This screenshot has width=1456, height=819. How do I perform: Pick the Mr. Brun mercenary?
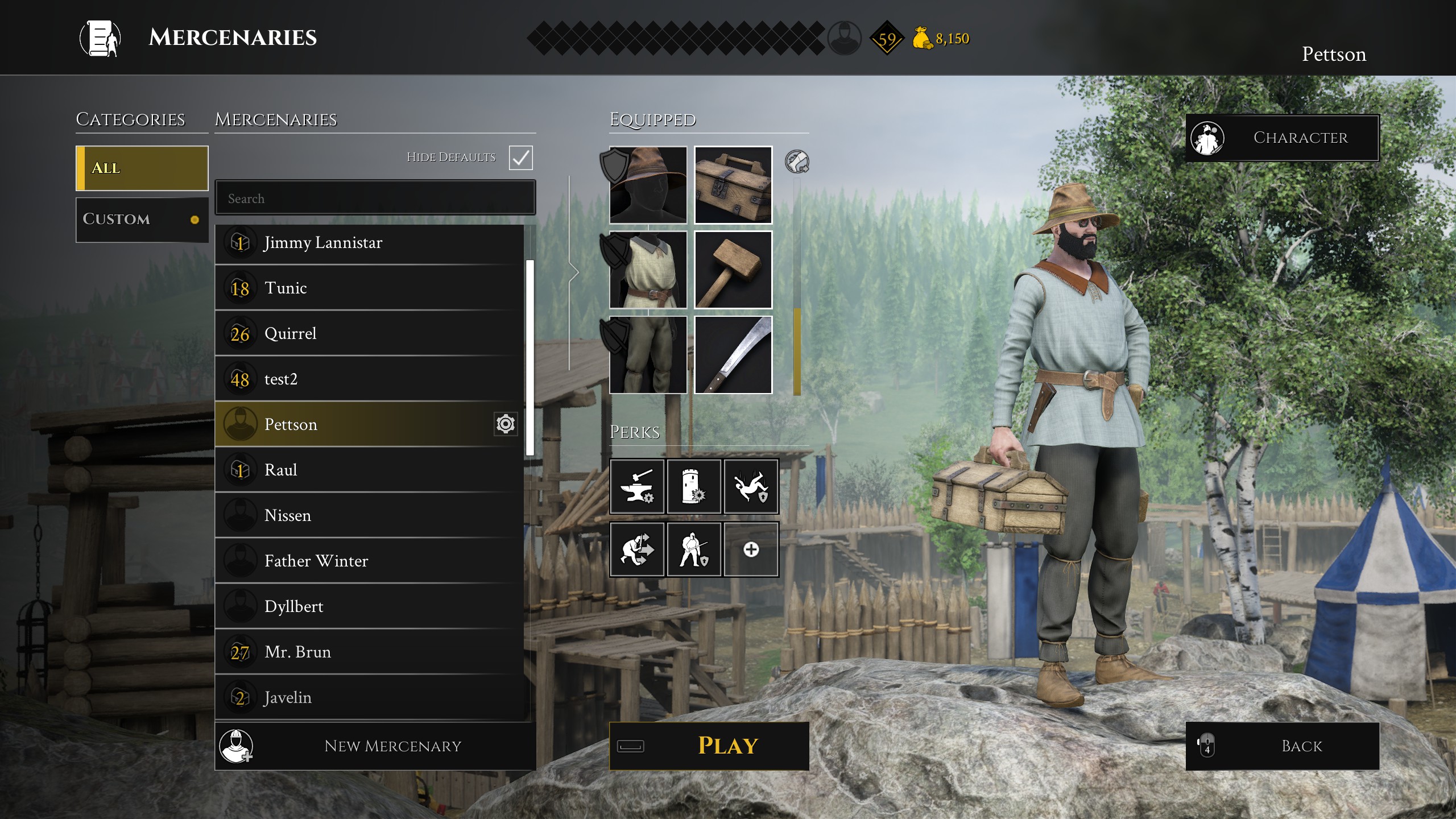coord(370,652)
